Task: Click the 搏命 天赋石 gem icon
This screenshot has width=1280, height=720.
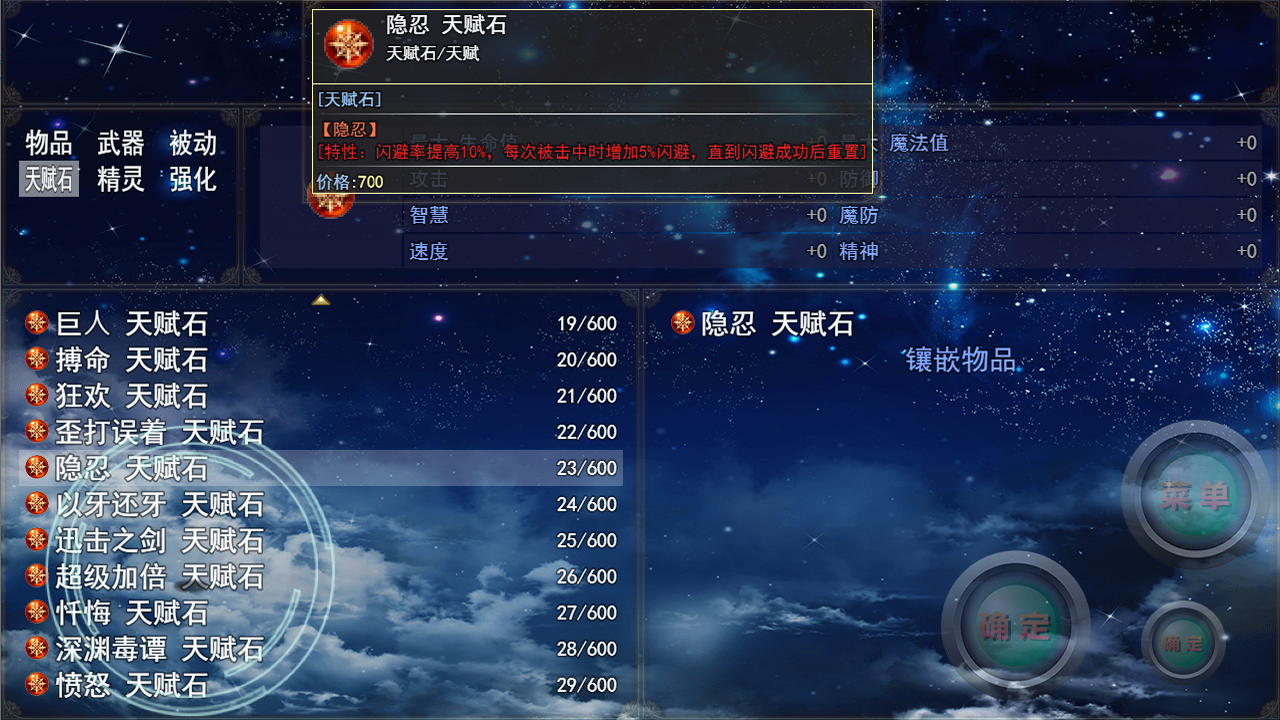Action: (x=35, y=359)
